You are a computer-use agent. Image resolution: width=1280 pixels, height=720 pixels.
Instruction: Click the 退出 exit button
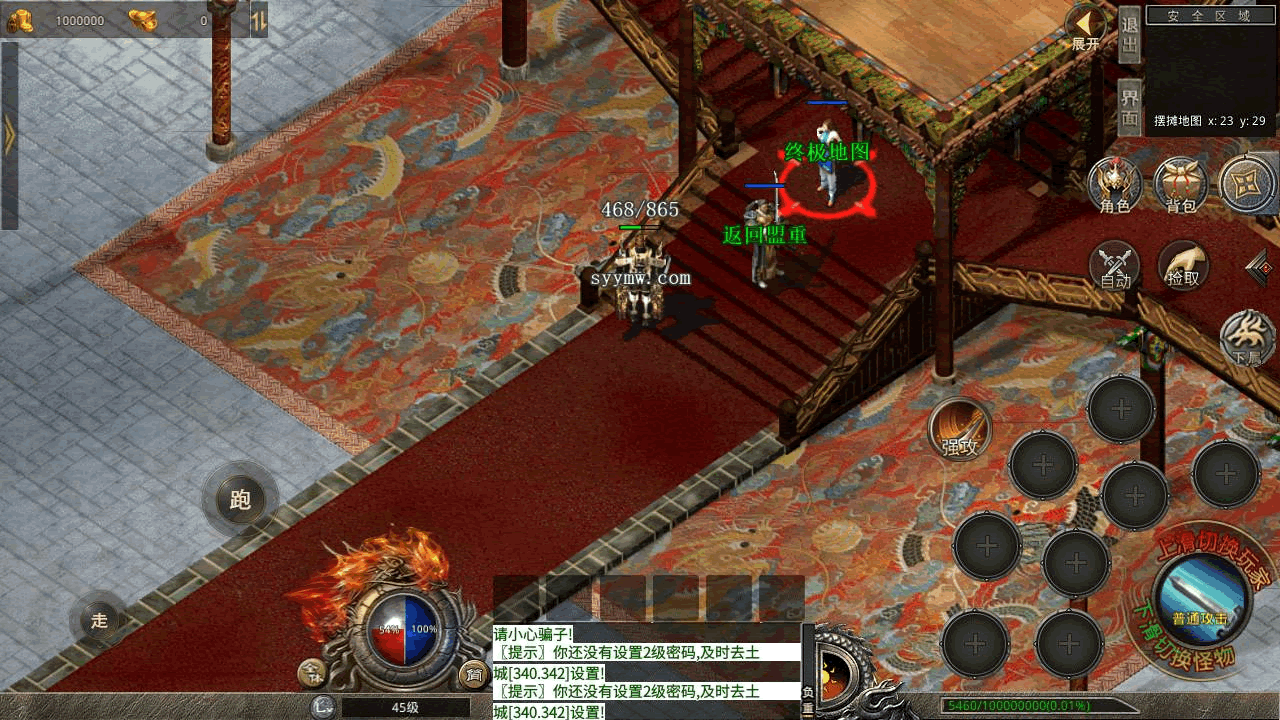[1130, 35]
